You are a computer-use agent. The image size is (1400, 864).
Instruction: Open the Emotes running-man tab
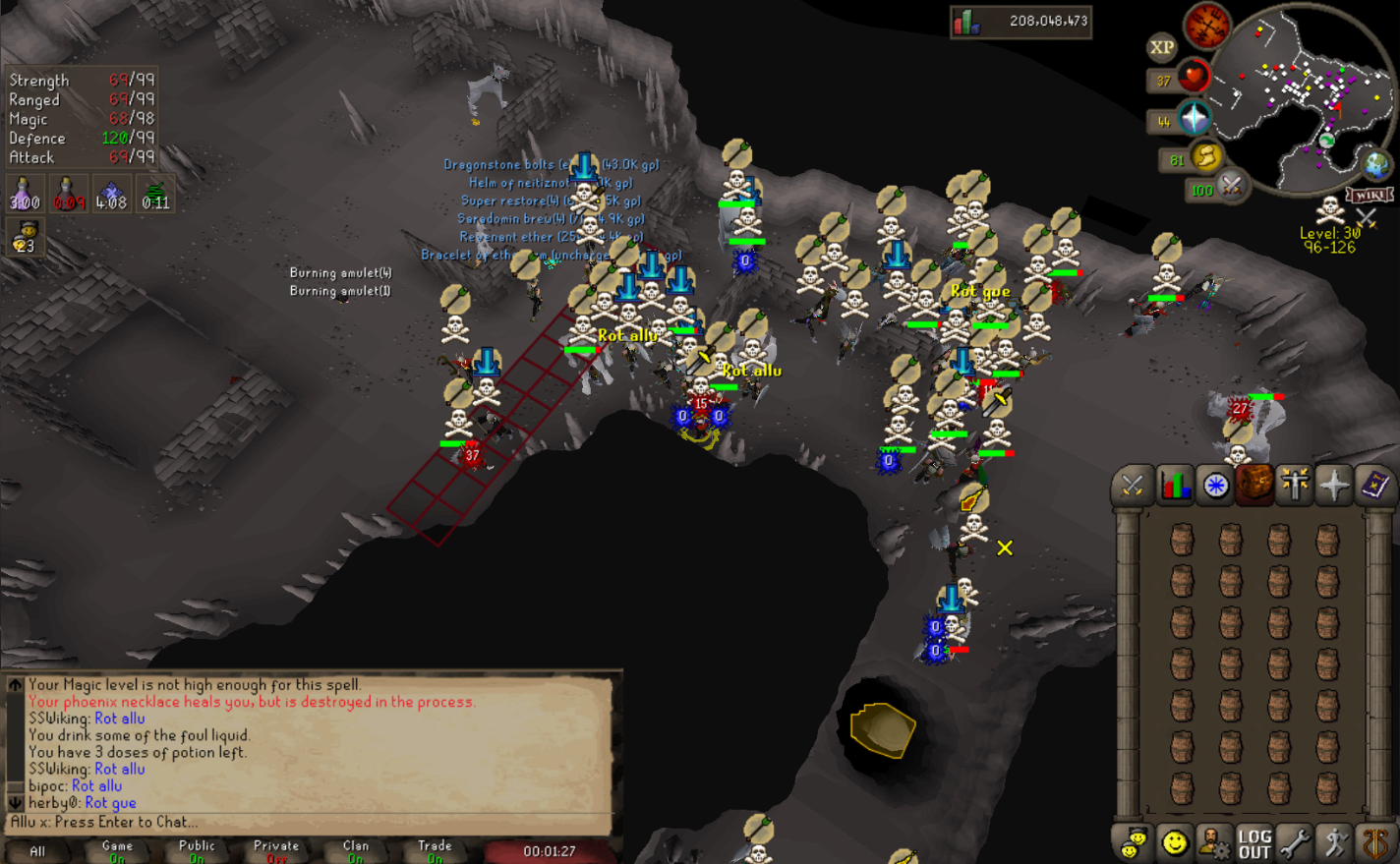pos(1335,843)
